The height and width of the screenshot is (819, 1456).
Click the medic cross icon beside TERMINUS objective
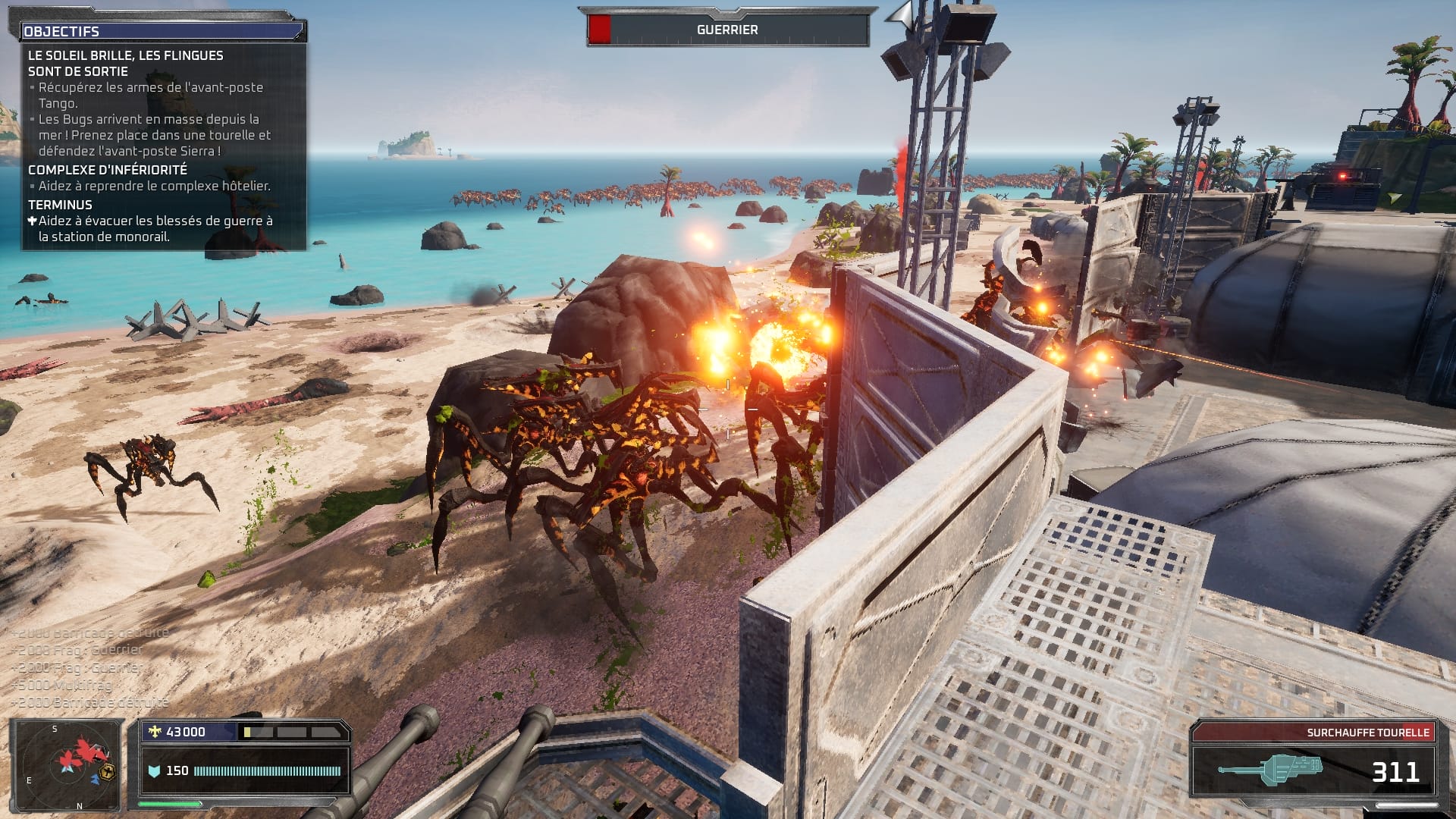coord(32,221)
